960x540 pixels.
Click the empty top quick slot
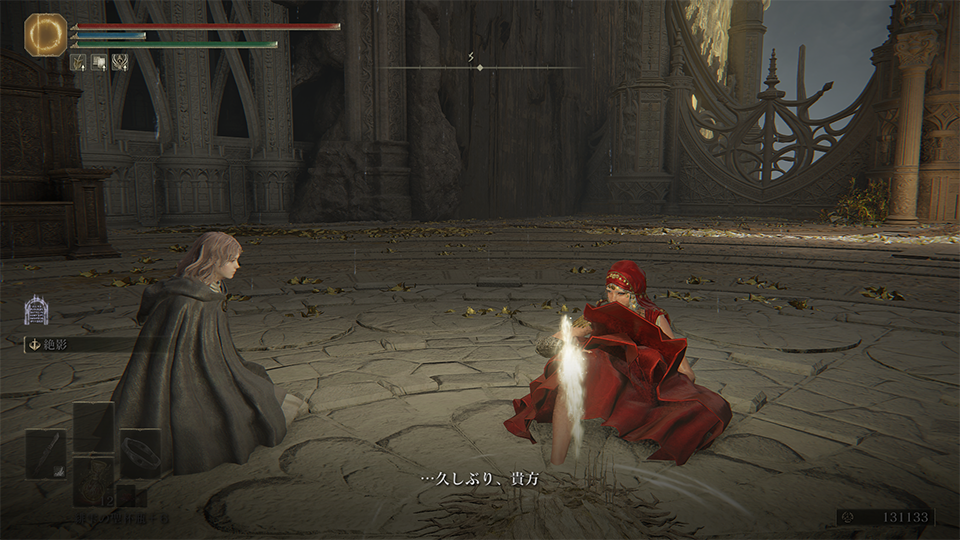coord(94,424)
